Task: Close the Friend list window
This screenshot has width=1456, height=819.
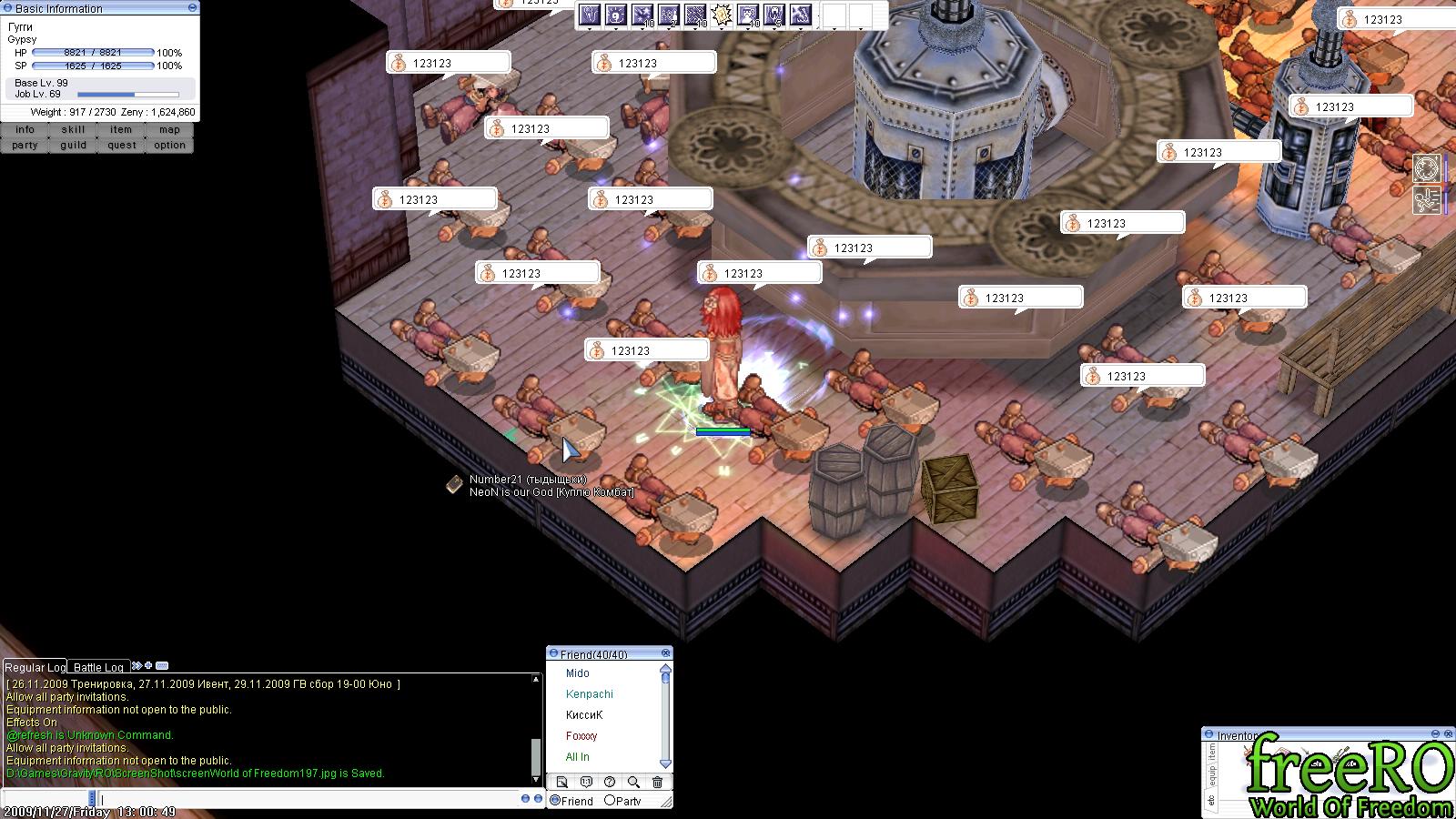Action: [665, 653]
